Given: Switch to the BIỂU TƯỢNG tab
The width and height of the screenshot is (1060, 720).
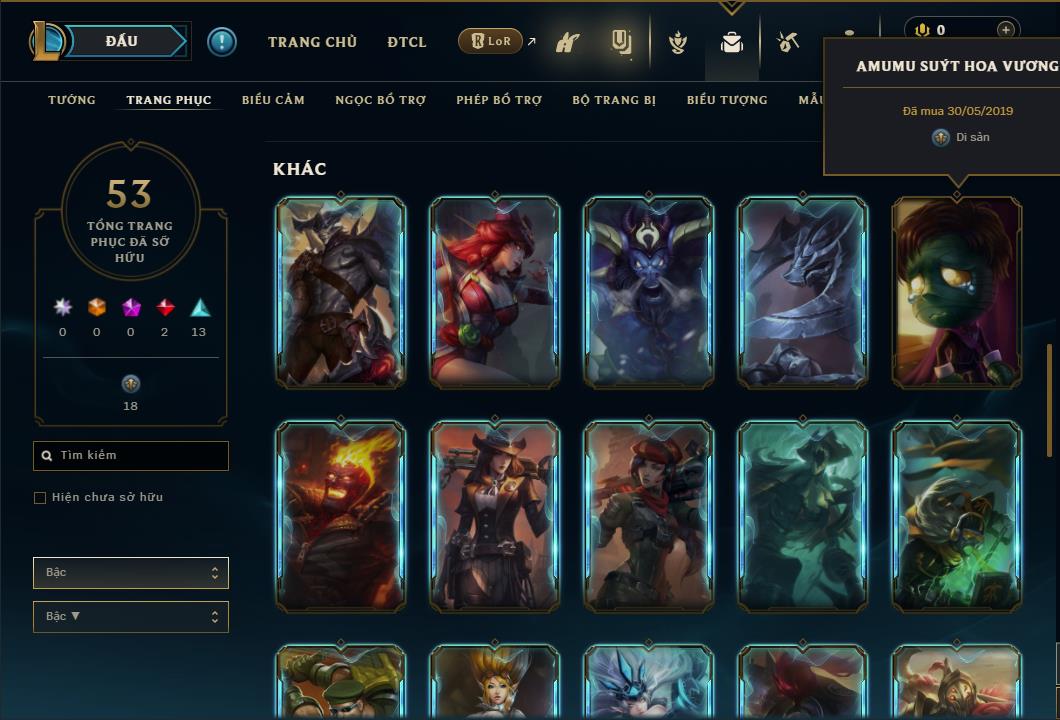Looking at the screenshot, I should (x=727, y=100).
